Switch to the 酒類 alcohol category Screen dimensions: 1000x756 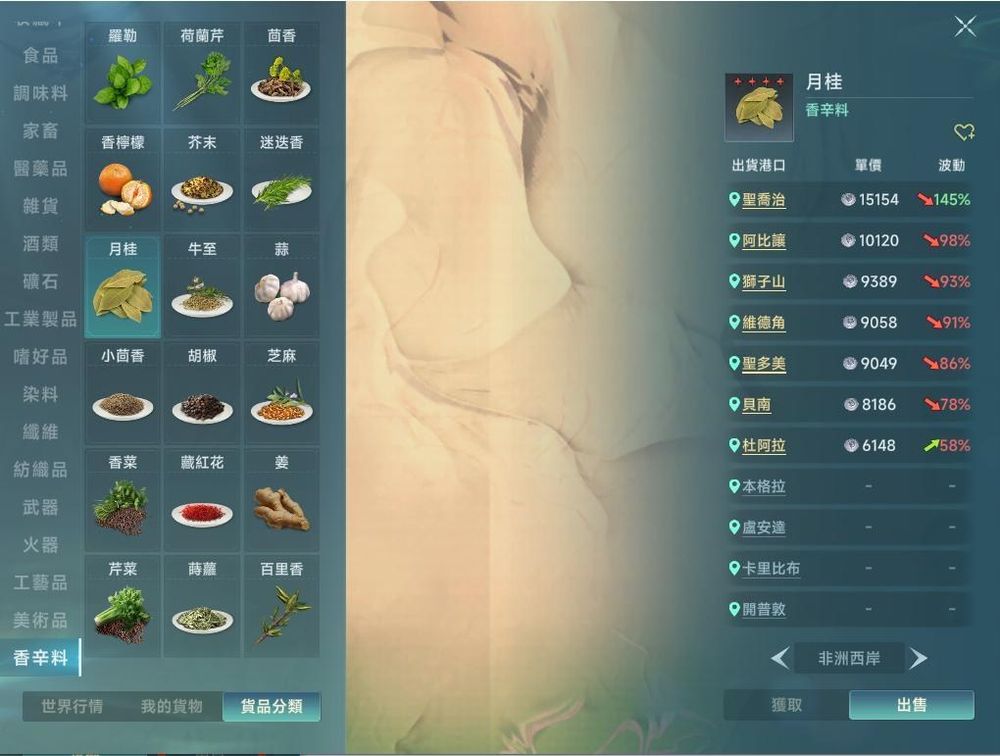coord(40,244)
